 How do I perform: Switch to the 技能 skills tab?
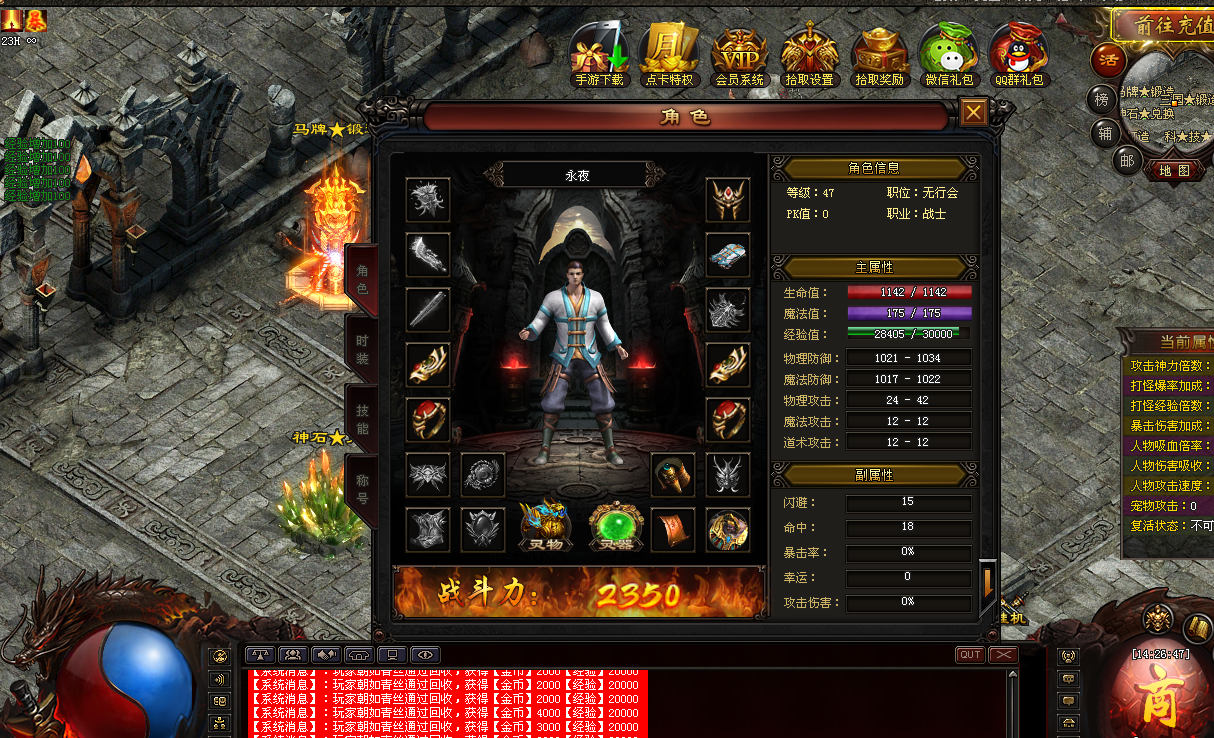point(361,420)
